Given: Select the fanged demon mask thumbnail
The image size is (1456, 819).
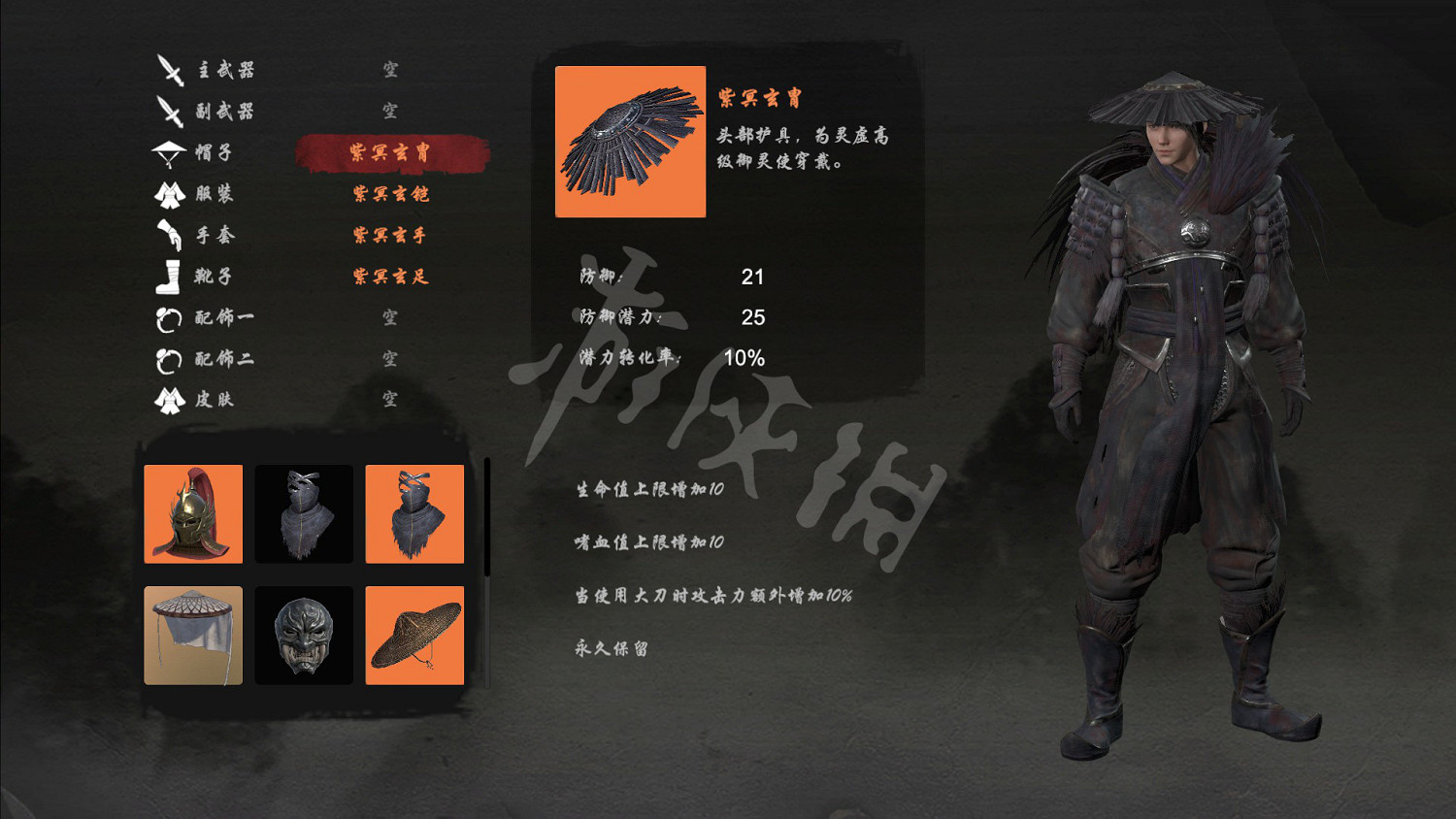Looking at the screenshot, I should pyautogui.click(x=303, y=636).
